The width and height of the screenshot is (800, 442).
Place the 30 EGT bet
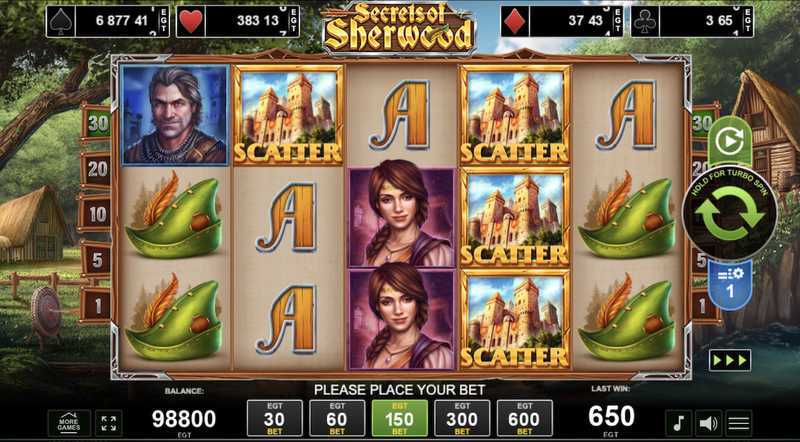tap(274, 418)
